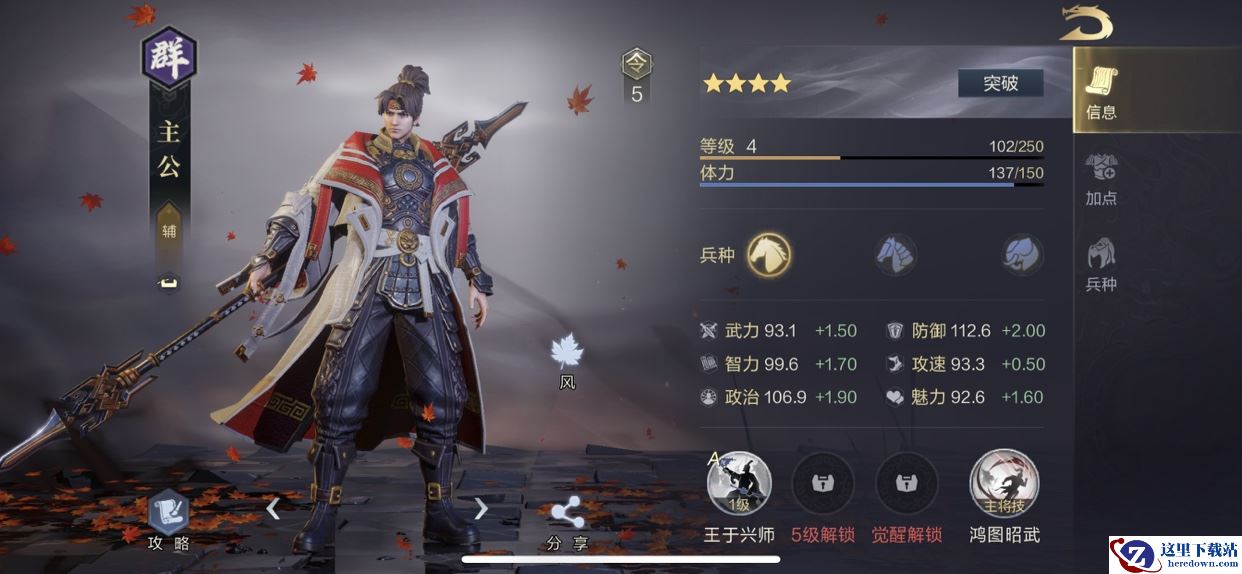Switch to the 兵种 troop type tab
This screenshot has height=574, width=1242.
click(1101, 264)
